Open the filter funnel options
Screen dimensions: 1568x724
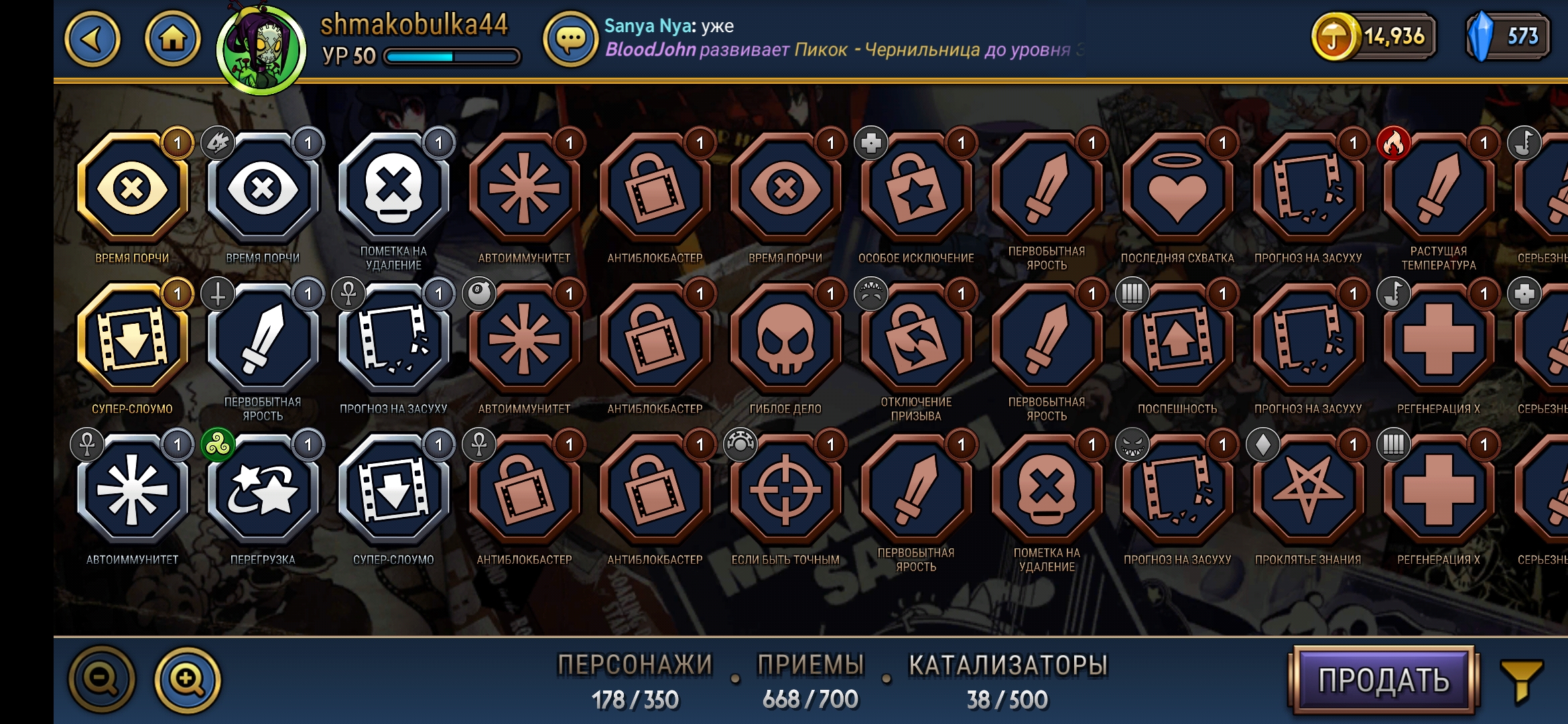1522,680
